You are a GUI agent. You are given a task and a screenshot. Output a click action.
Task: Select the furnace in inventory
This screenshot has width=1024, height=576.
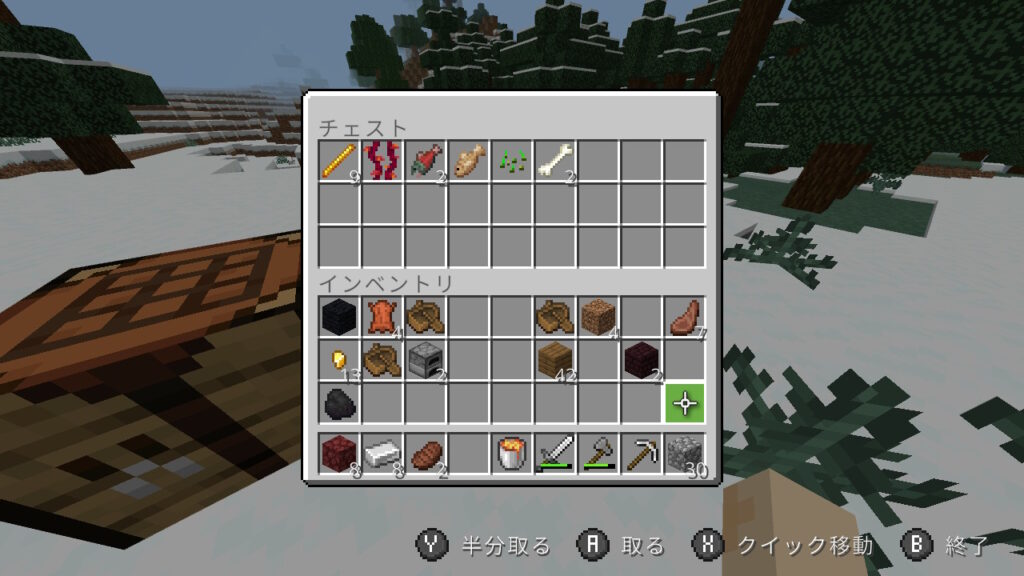click(426, 359)
